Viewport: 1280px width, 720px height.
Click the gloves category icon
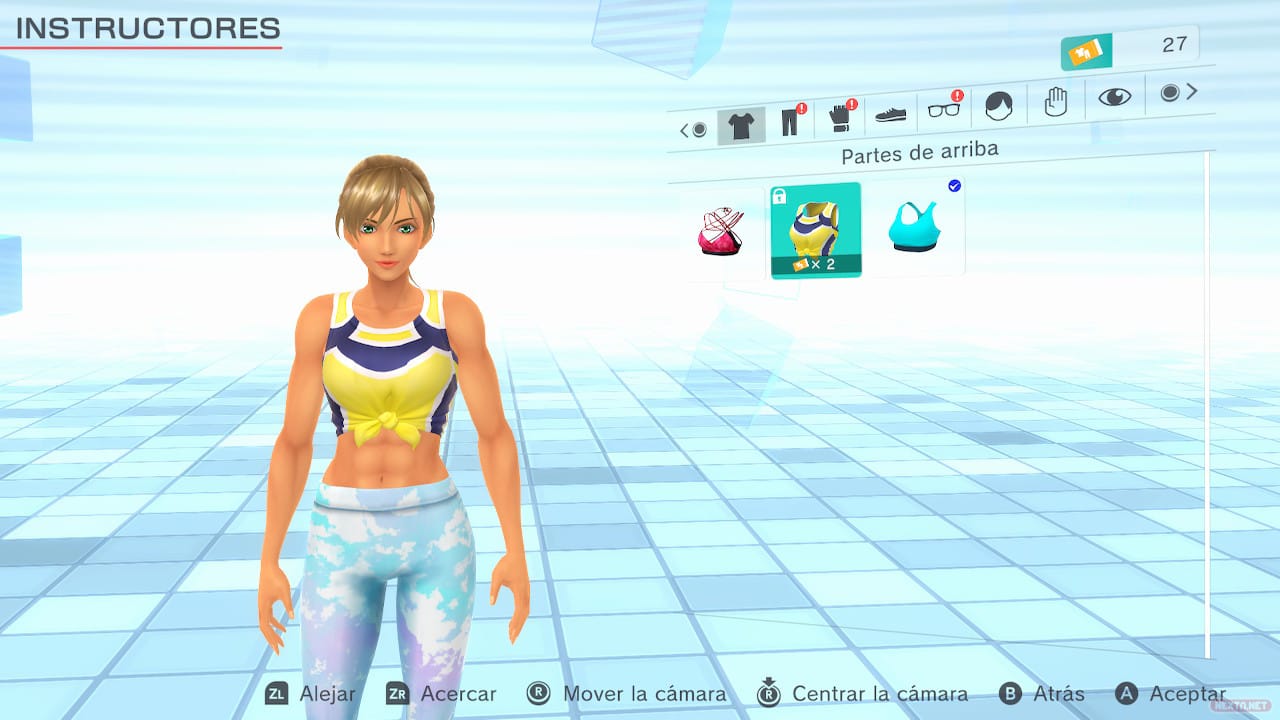click(x=840, y=118)
